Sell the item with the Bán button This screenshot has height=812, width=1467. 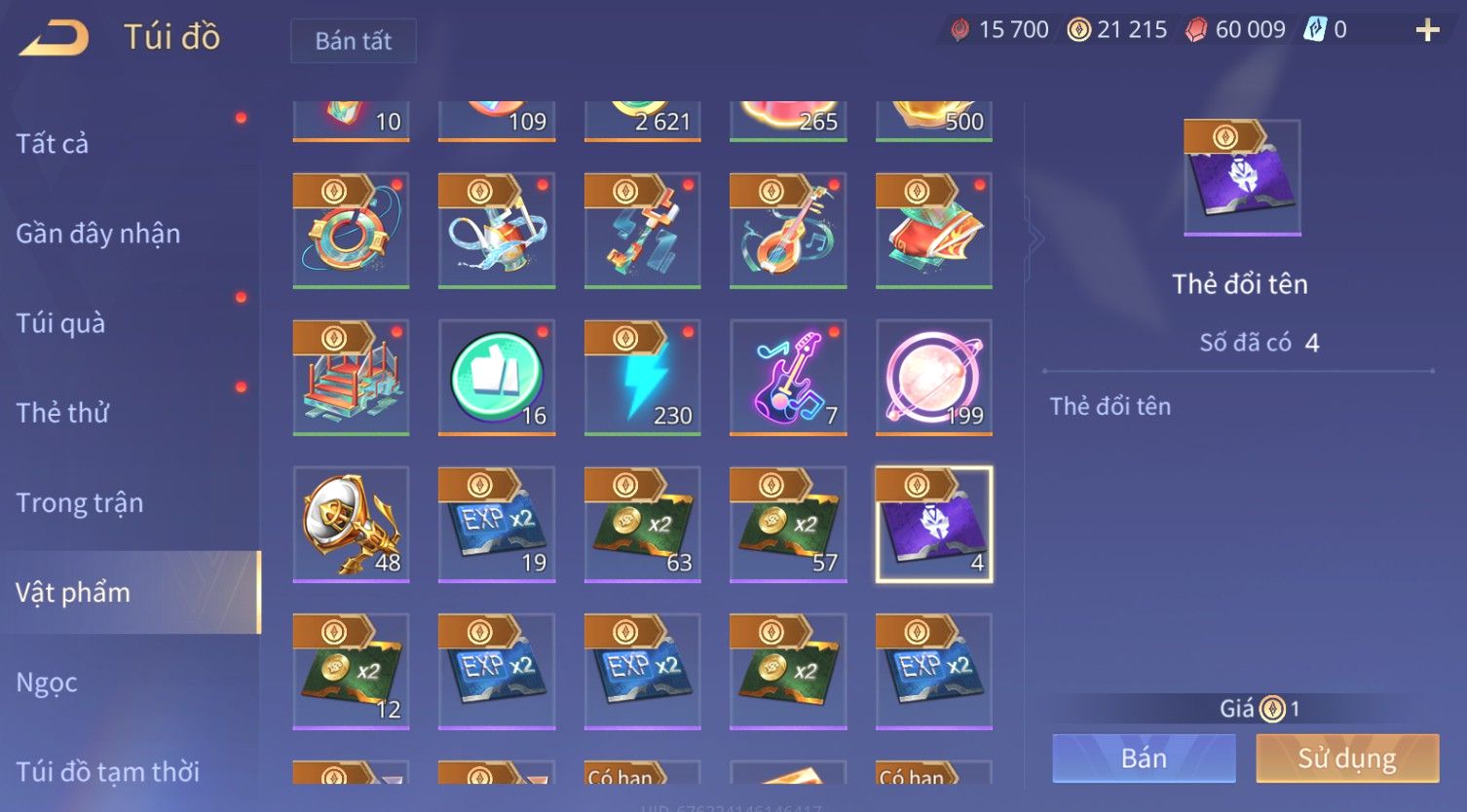click(x=1144, y=758)
